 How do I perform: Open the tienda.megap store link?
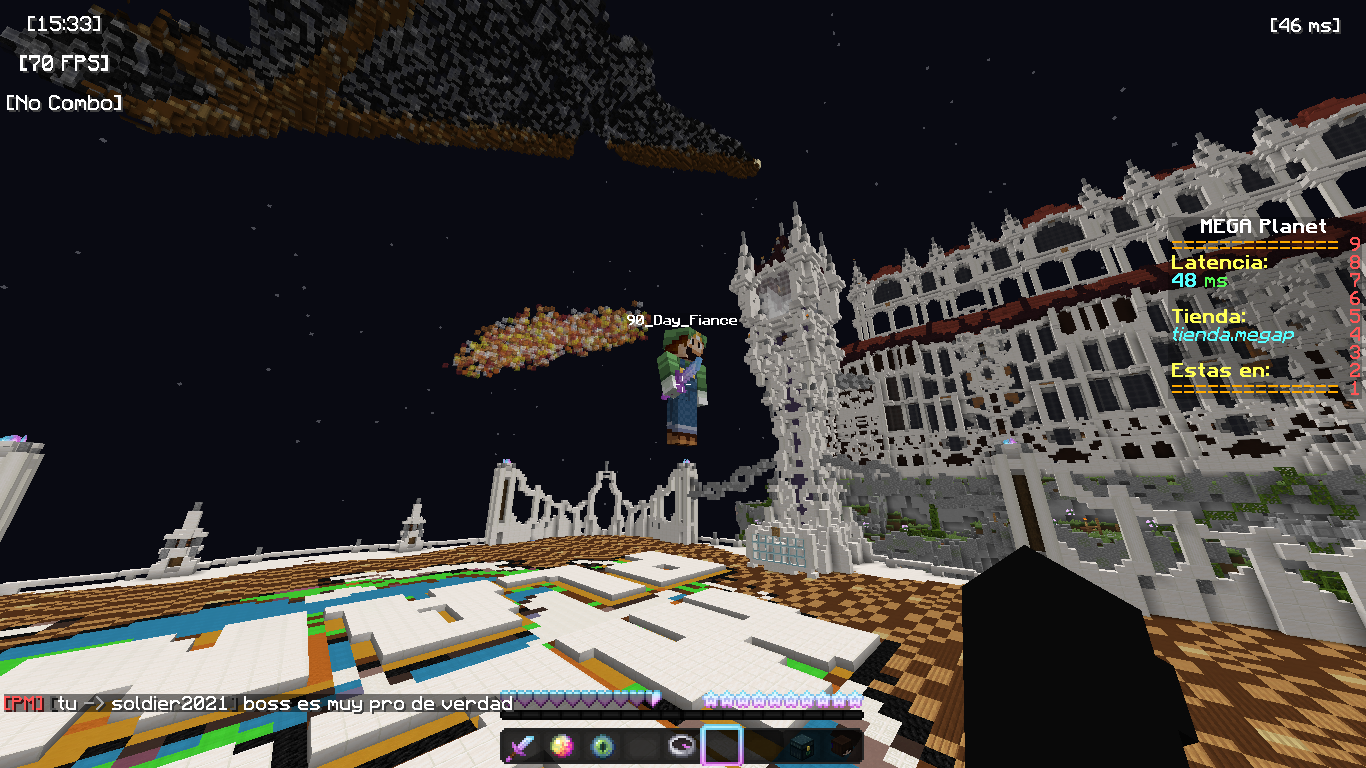1232,335
